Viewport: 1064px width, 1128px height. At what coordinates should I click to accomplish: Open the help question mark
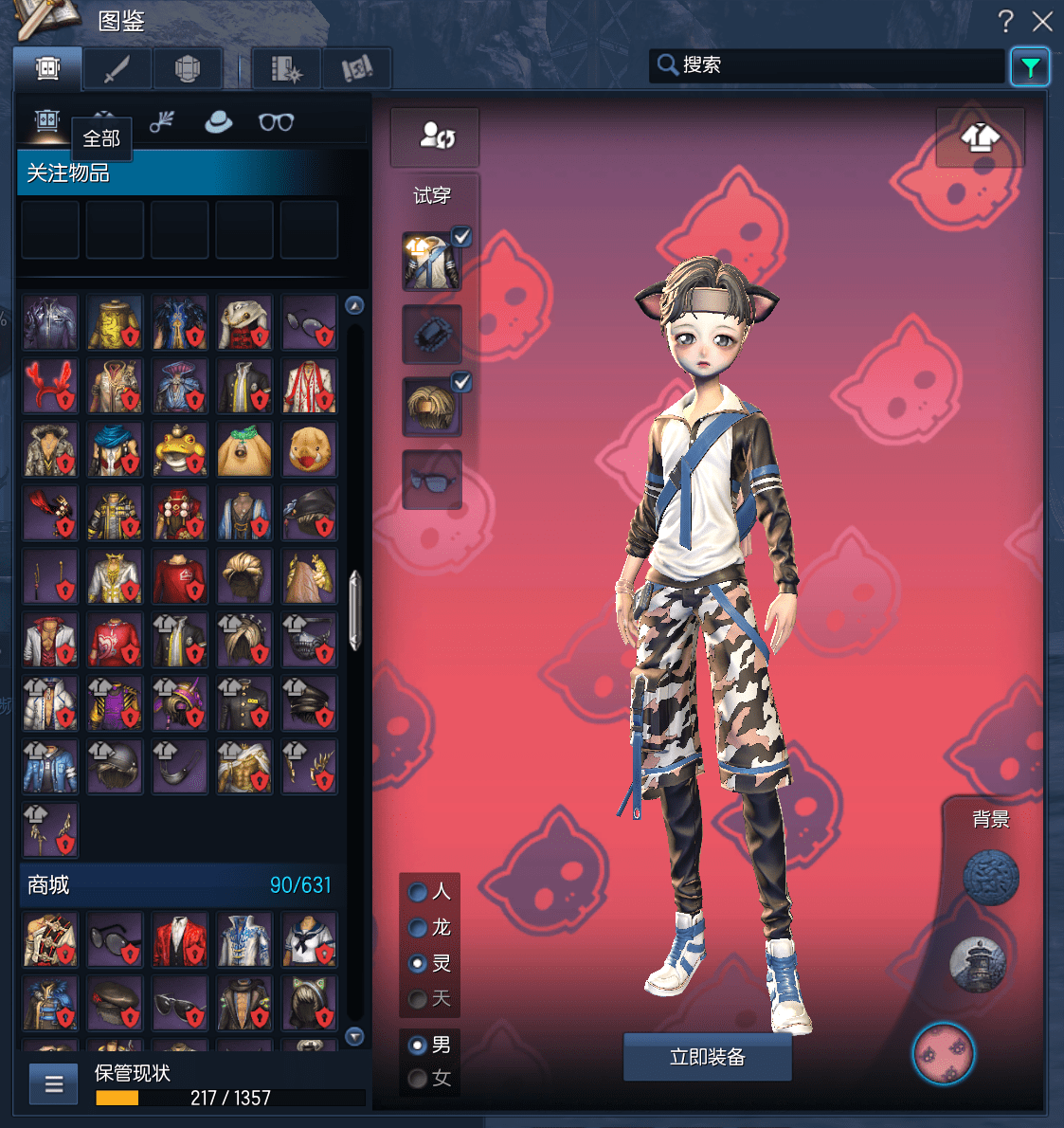pos(1005,21)
